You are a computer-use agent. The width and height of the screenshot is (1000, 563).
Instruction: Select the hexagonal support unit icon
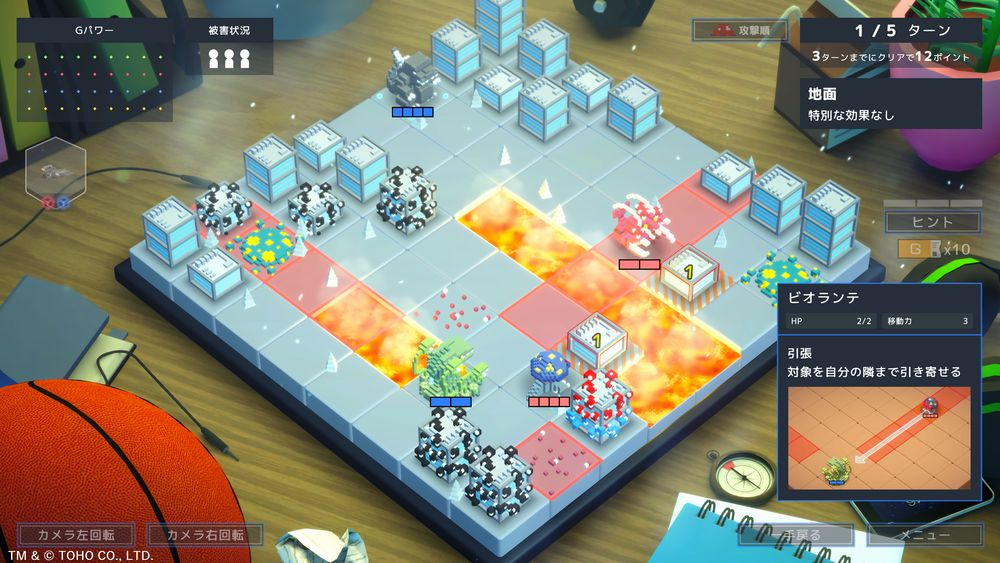[x=56, y=175]
